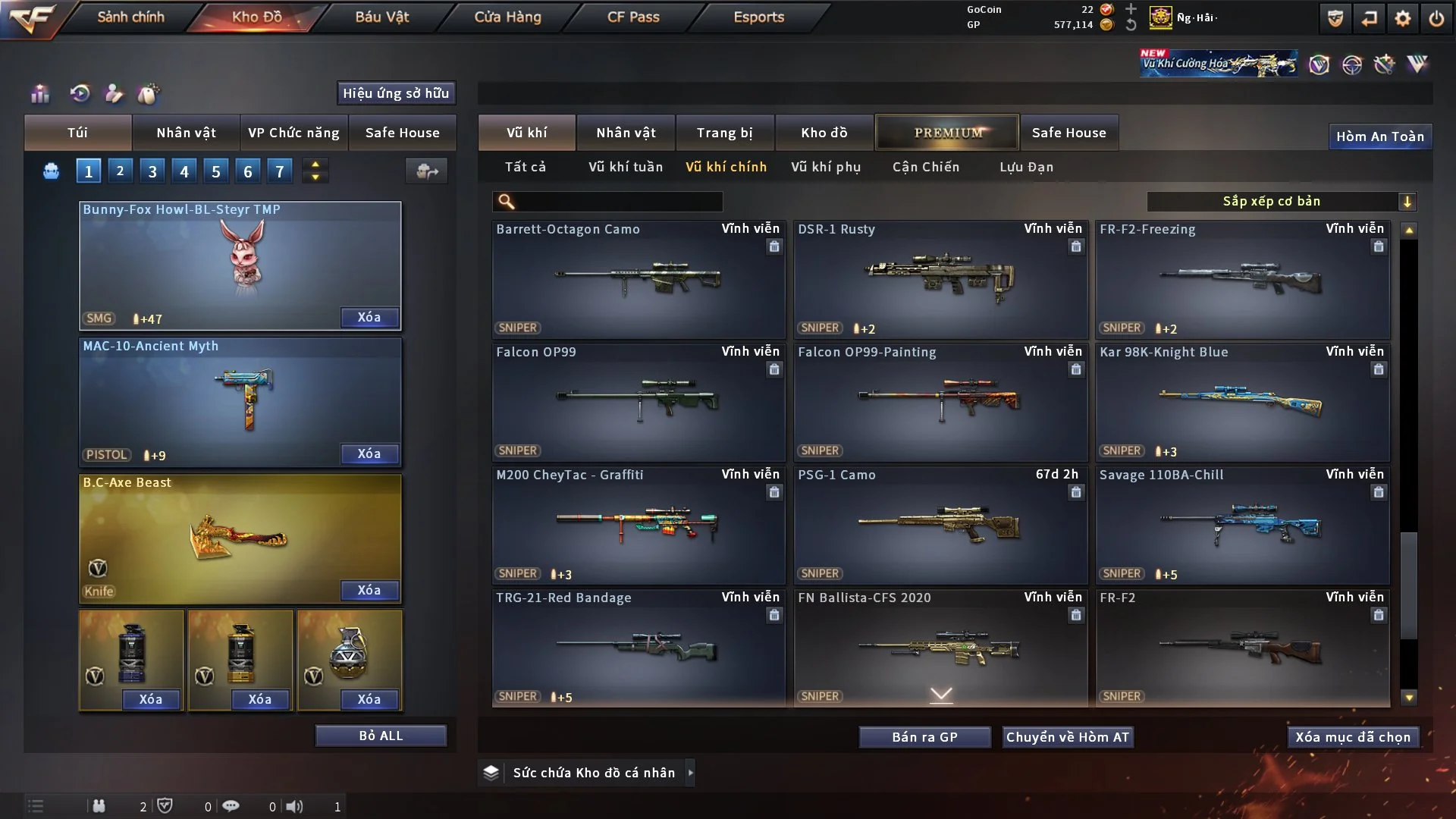Viewport: 1456px width, 819px height.
Task: Go to the Cửa Hàng shop
Action: tap(507, 17)
